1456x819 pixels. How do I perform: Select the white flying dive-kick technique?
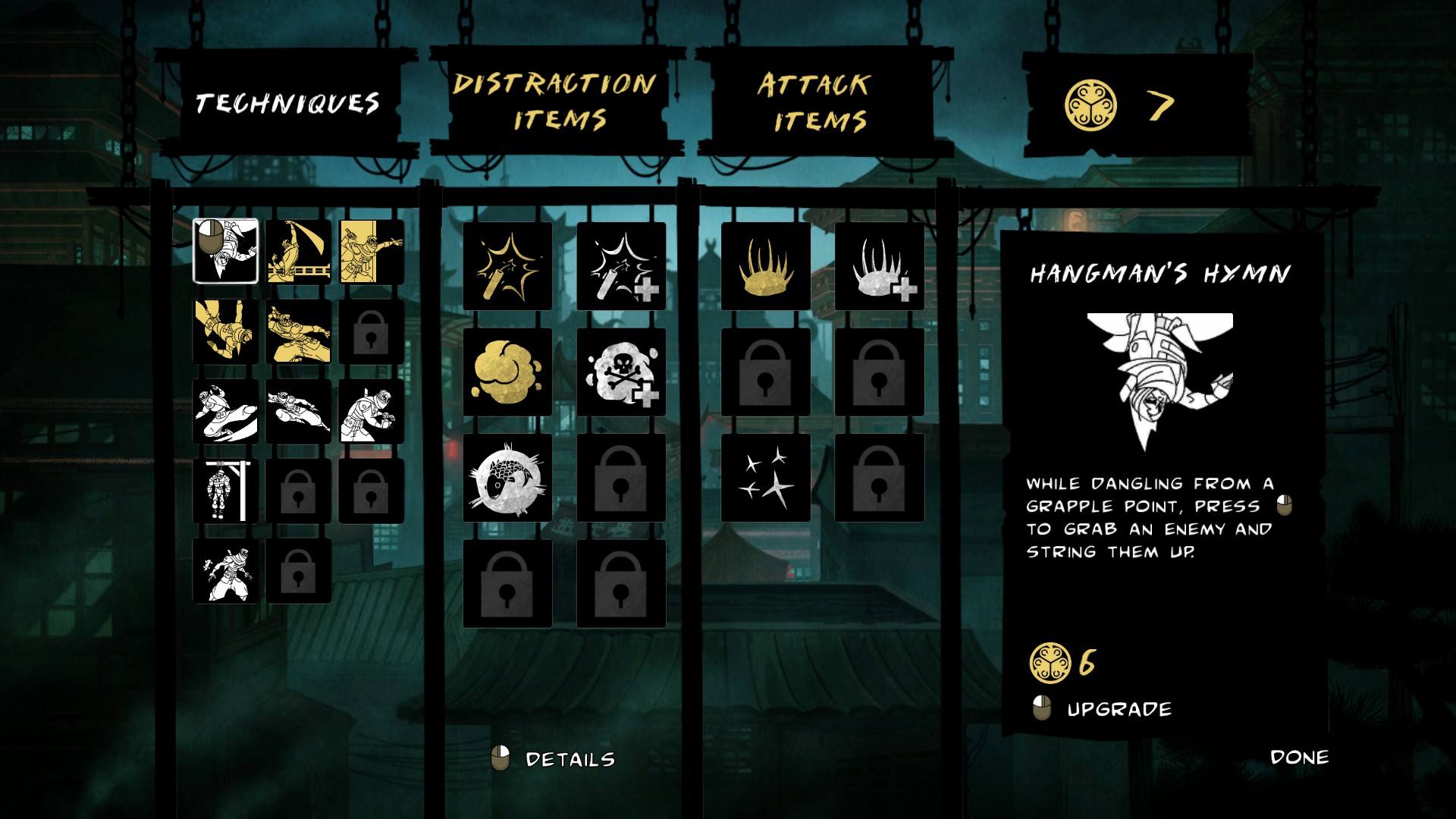(x=298, y=411)
